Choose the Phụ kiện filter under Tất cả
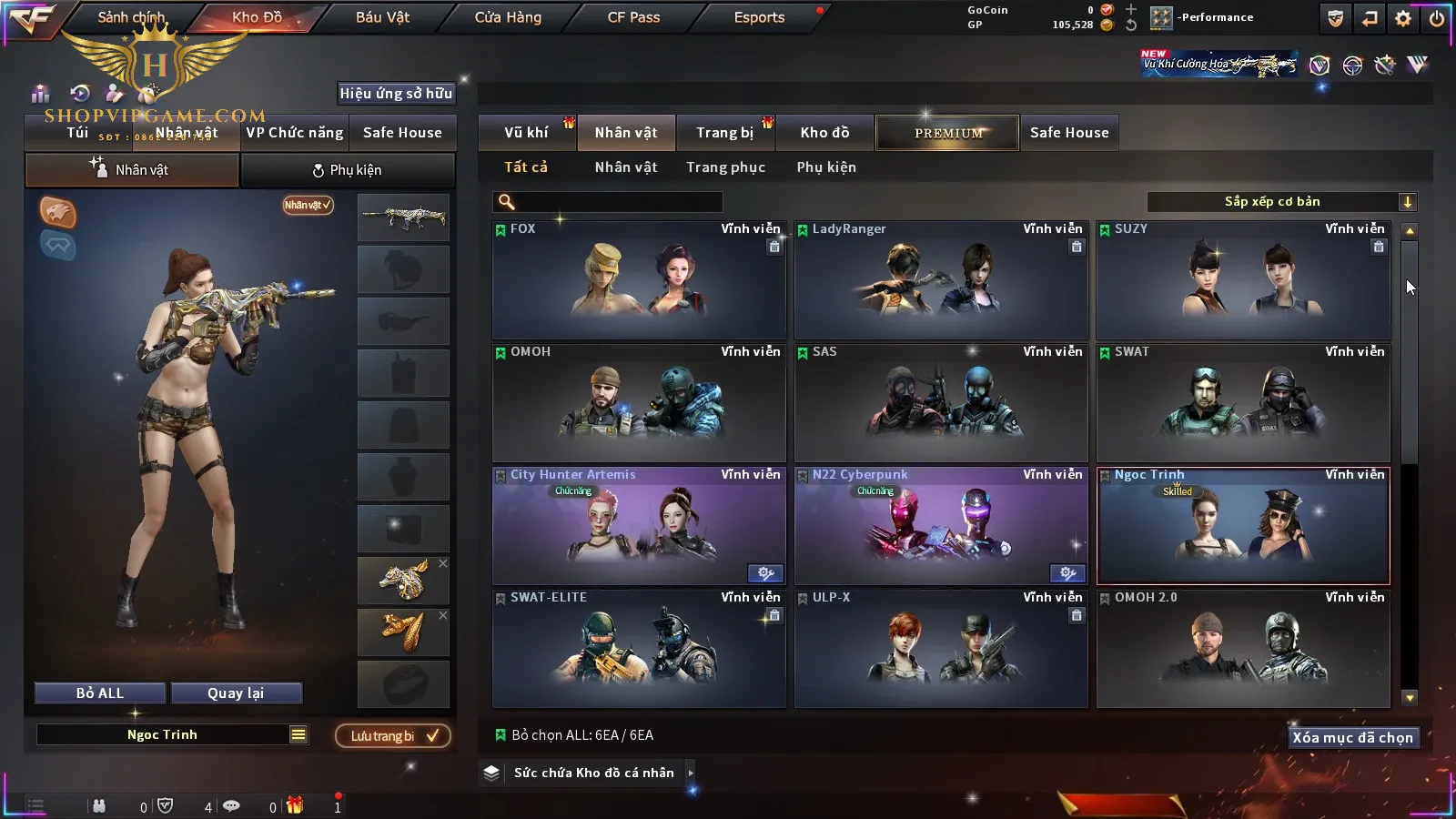This screenshot has width=1456, height=819. [826, 167]
